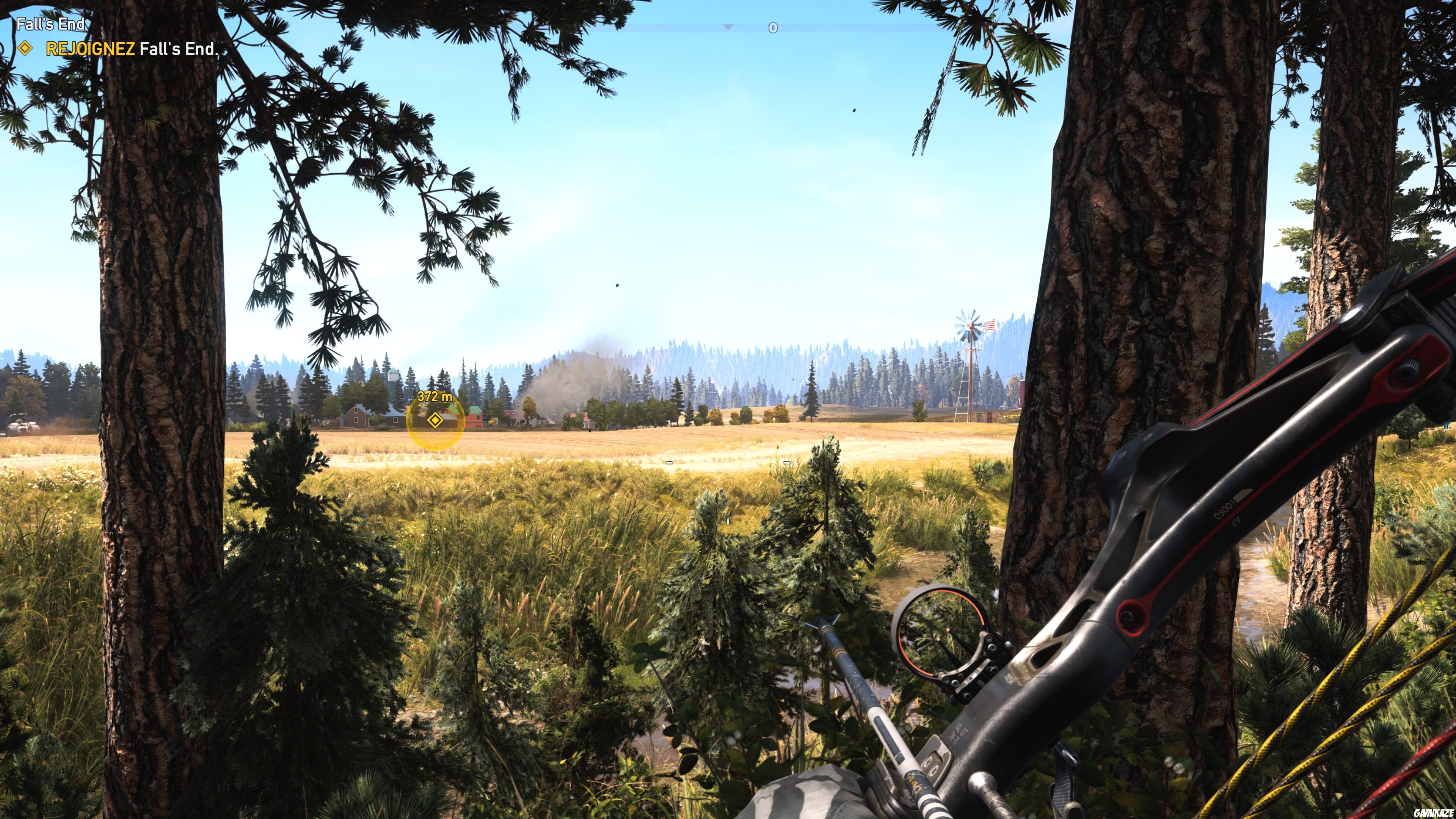Click the REJOIGNEZ objective menu entry
The image size is (1456, 819).
click(x=91, y=50)
